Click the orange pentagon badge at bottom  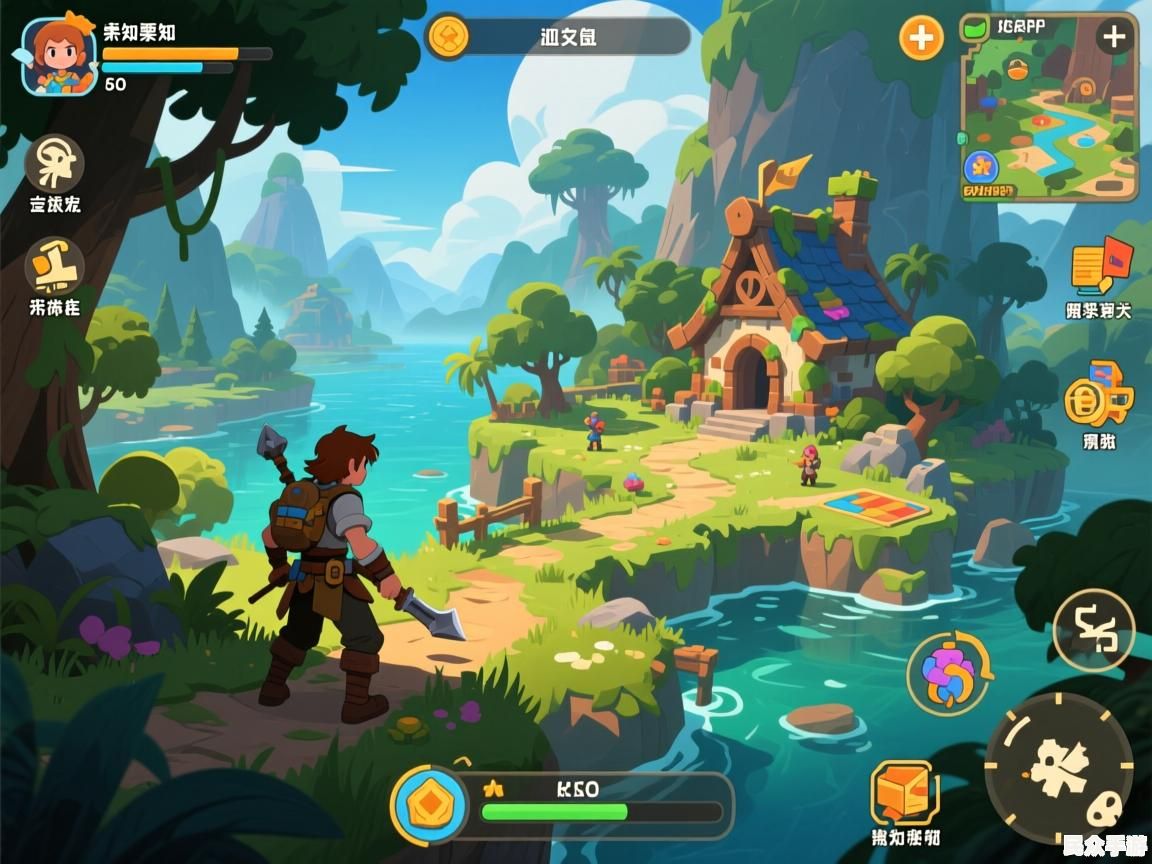pos(429,804)
